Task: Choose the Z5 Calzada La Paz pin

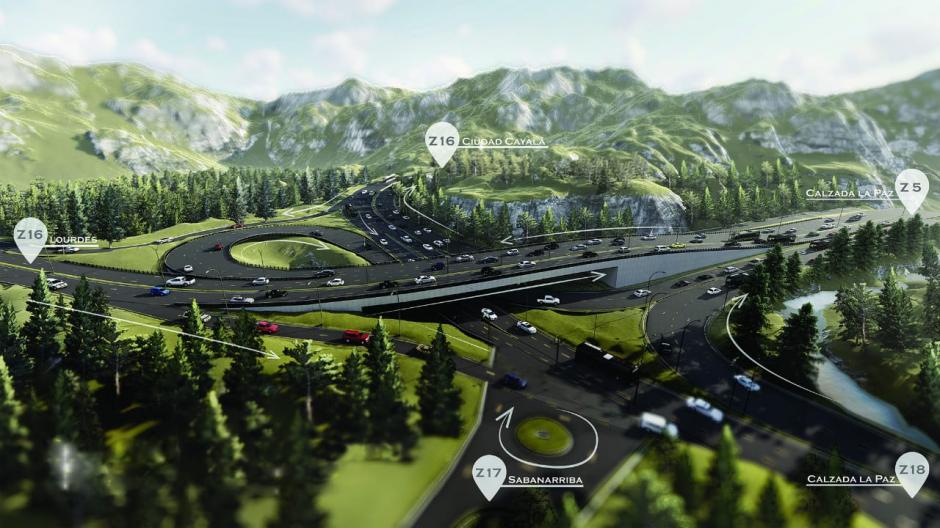Action: click(x=911, y=188)
